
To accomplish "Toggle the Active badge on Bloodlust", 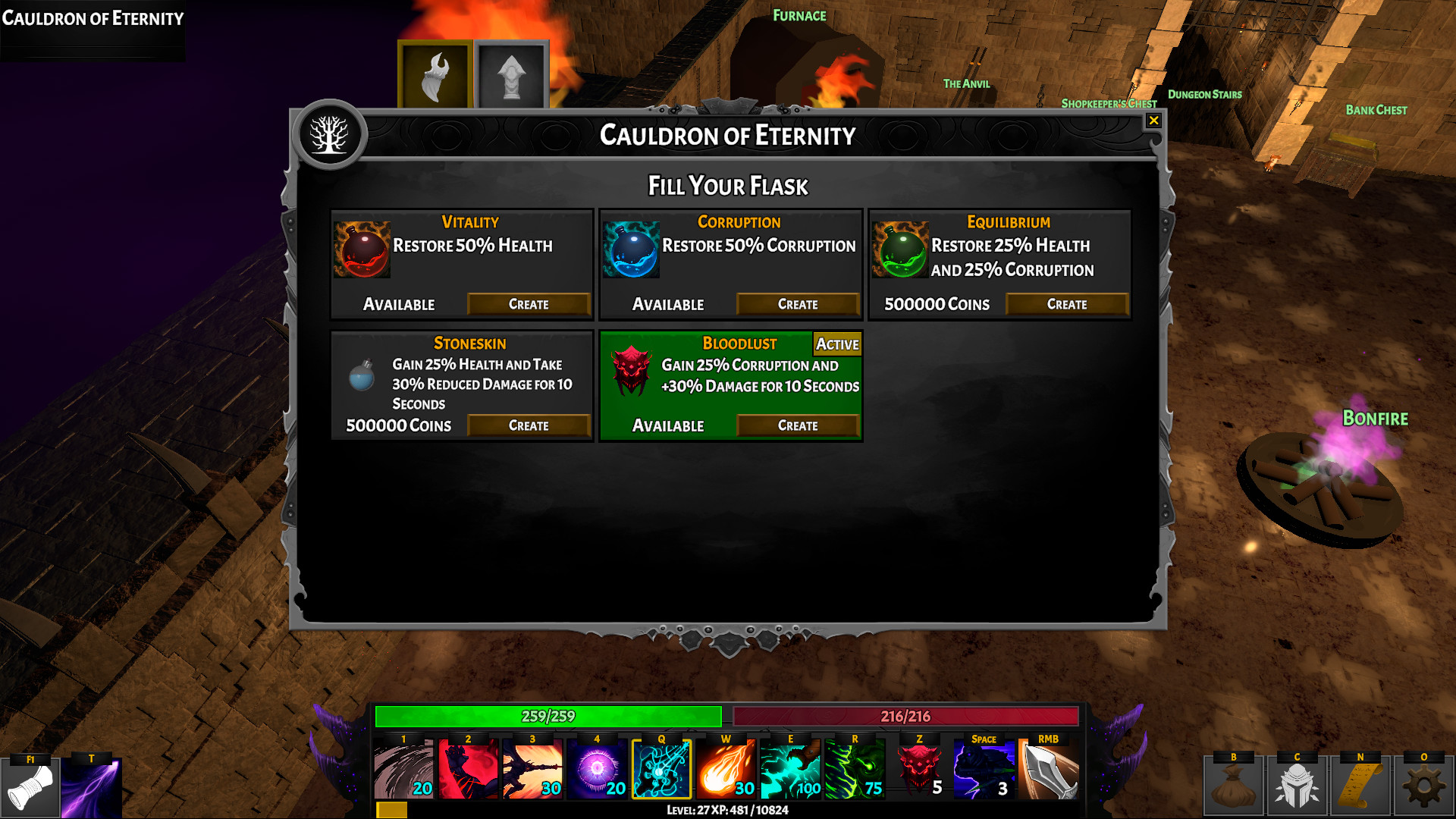I will click(837, 344).
